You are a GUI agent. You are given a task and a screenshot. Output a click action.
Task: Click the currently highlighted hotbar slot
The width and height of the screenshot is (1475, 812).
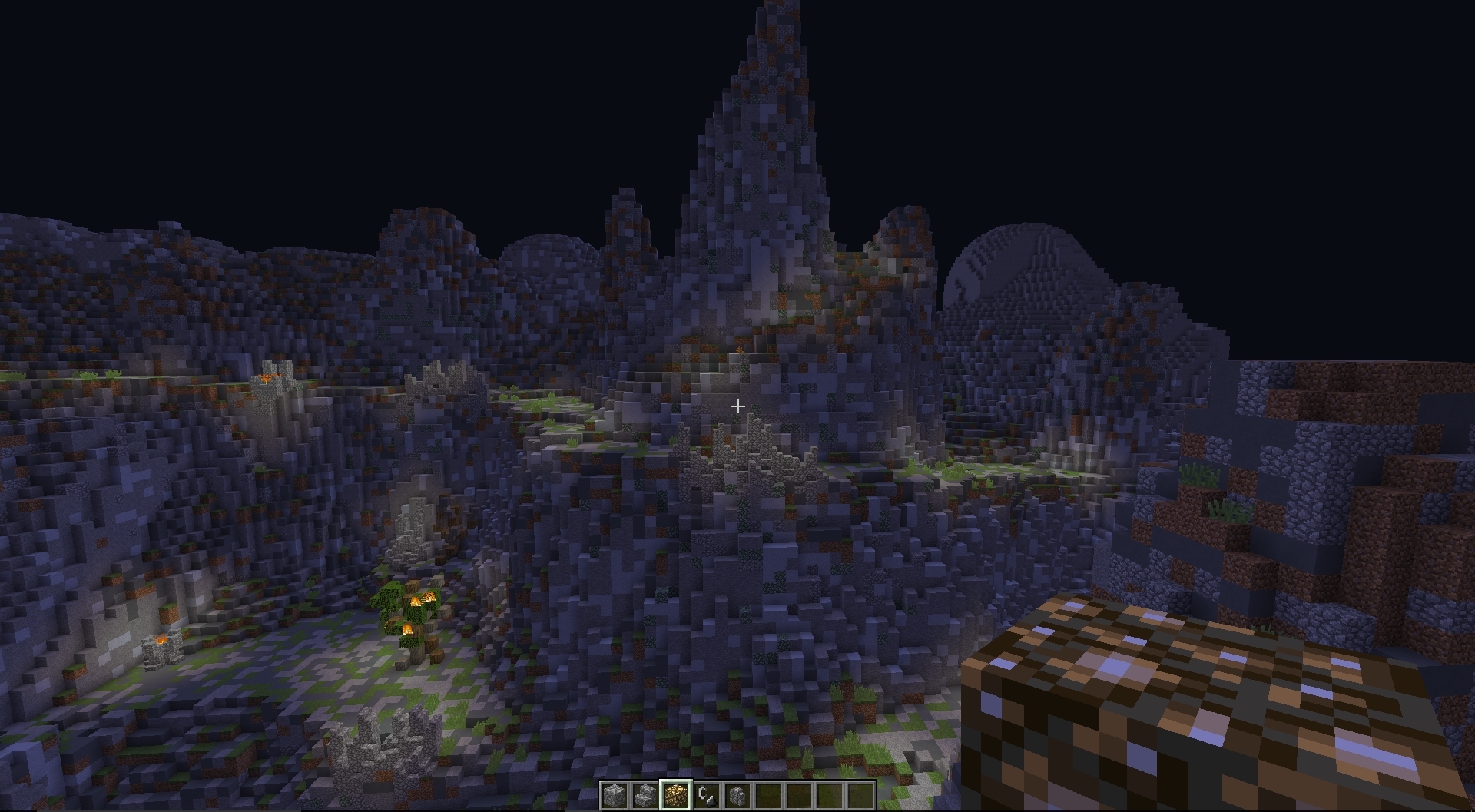point(676,795)
